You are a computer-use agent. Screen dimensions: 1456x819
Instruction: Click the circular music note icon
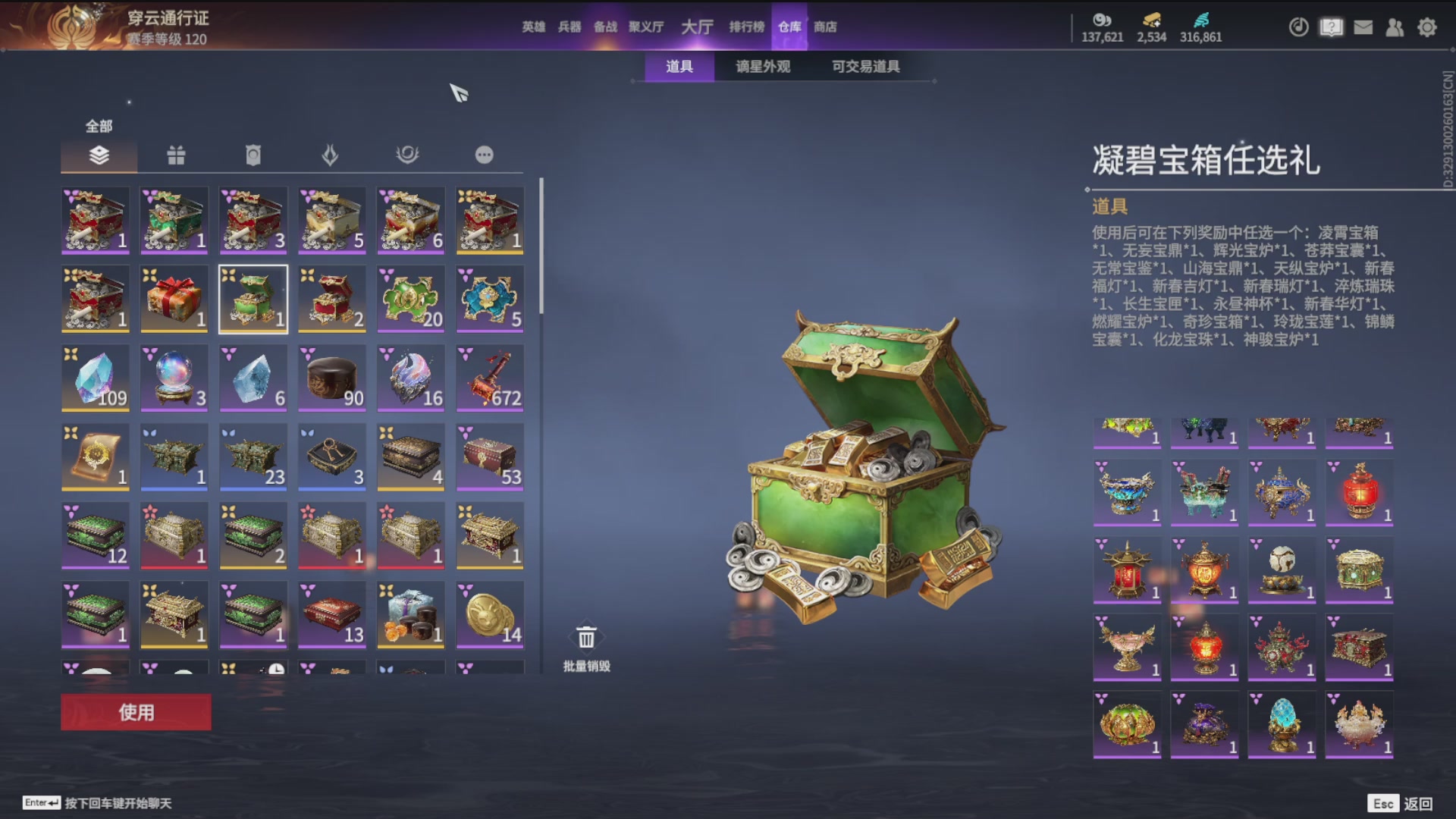[x=1299, y=27]
